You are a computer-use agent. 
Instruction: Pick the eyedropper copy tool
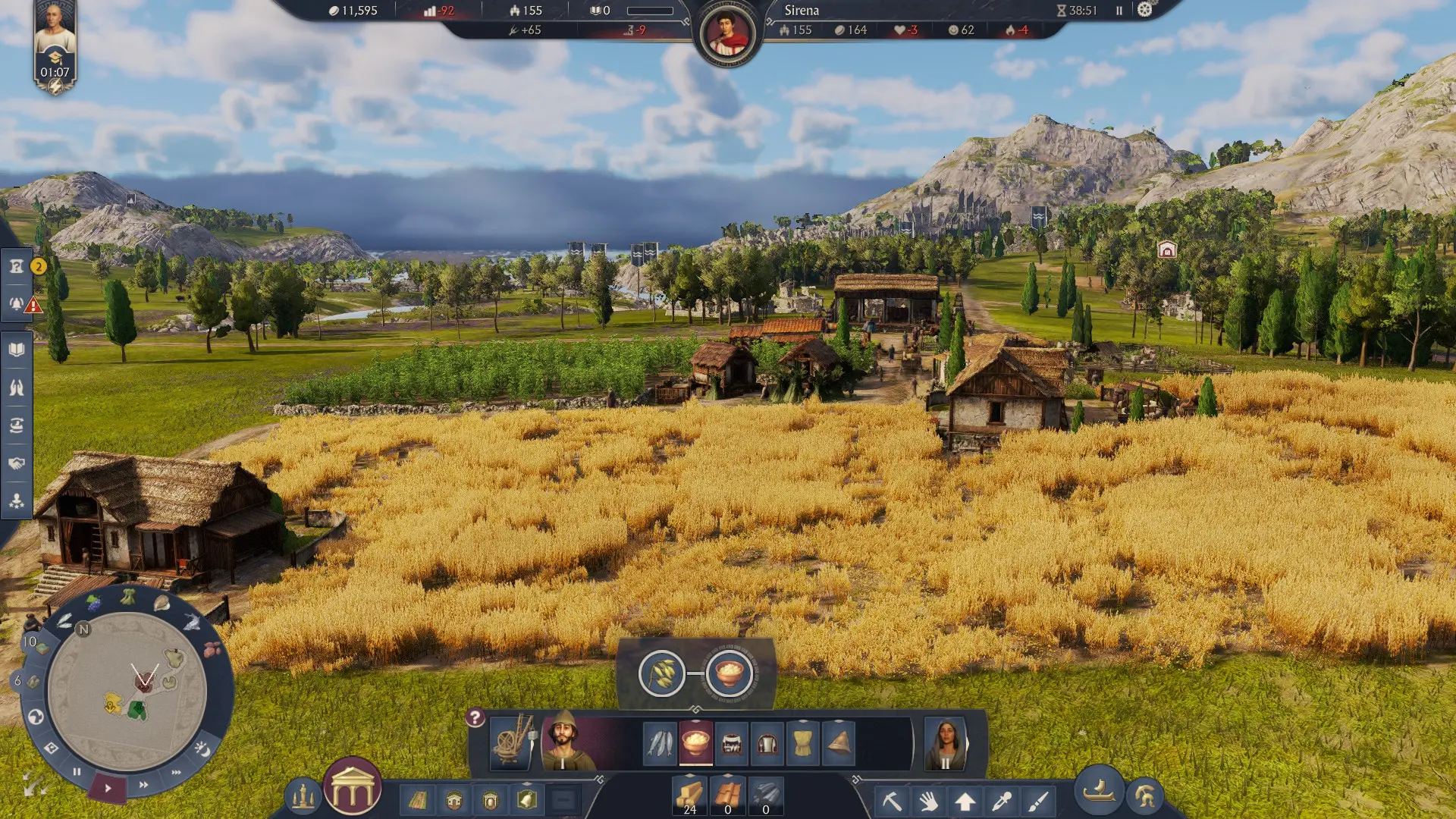click(x=1002, y=801)
